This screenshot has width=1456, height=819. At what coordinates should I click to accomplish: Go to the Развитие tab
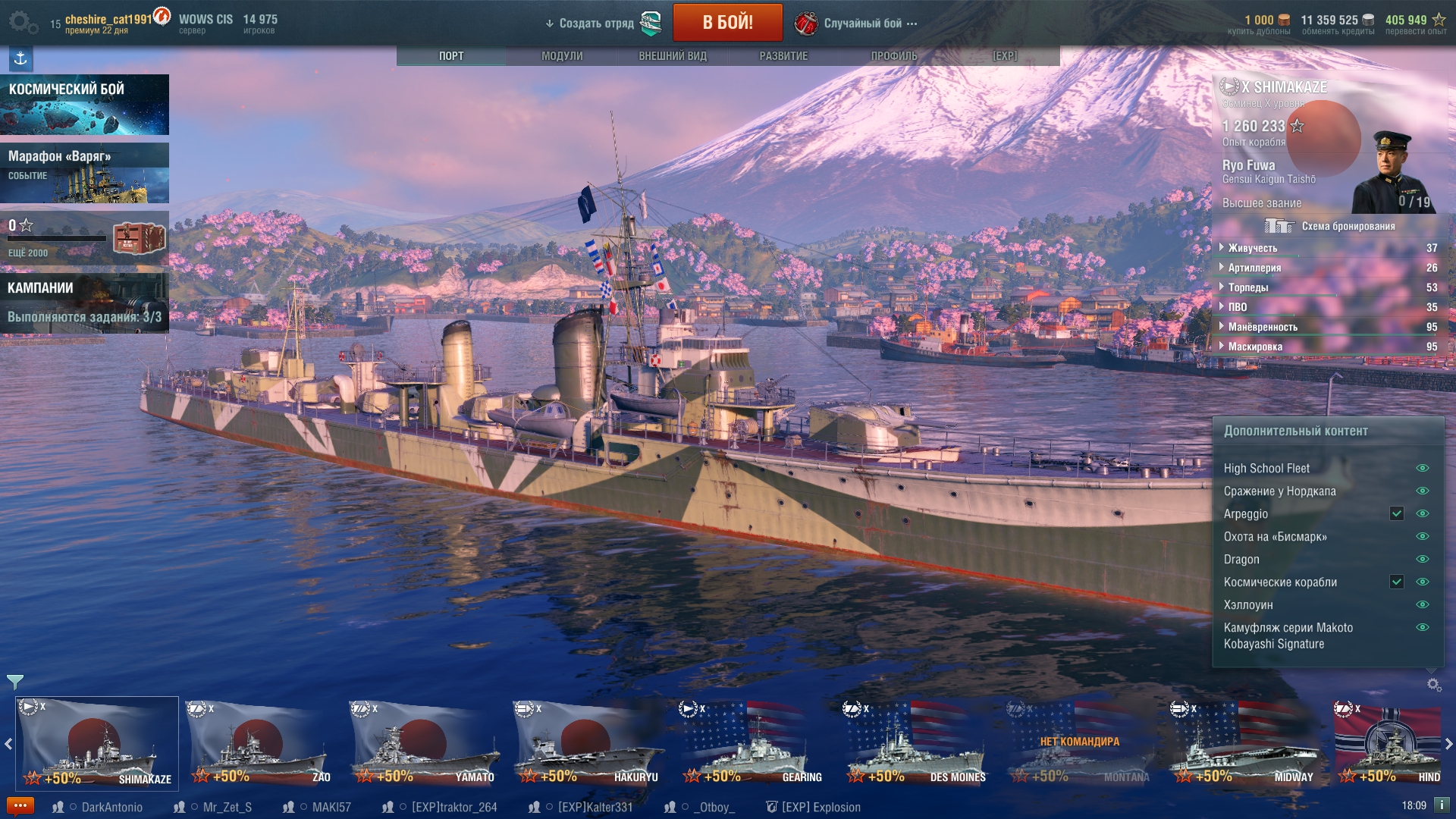click(783, 56)
